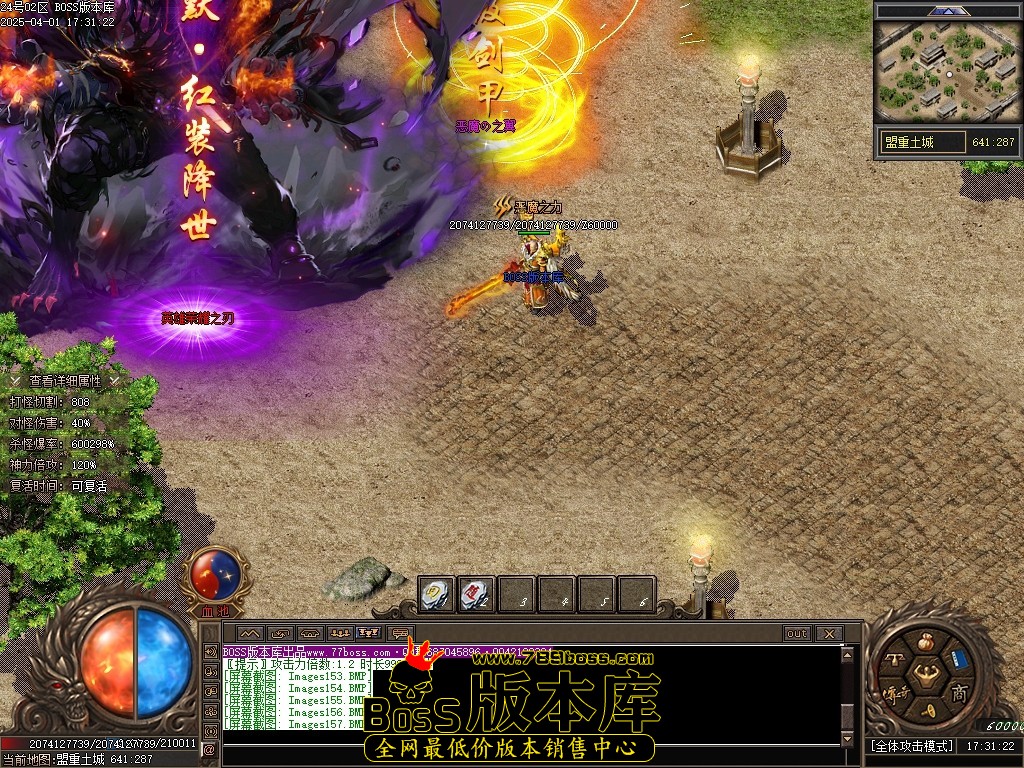Image resolution: width=1024 pixels, height=768 pixels.
Task: Toggle the speaker icon beside the chat
Action: pos(209,651)
